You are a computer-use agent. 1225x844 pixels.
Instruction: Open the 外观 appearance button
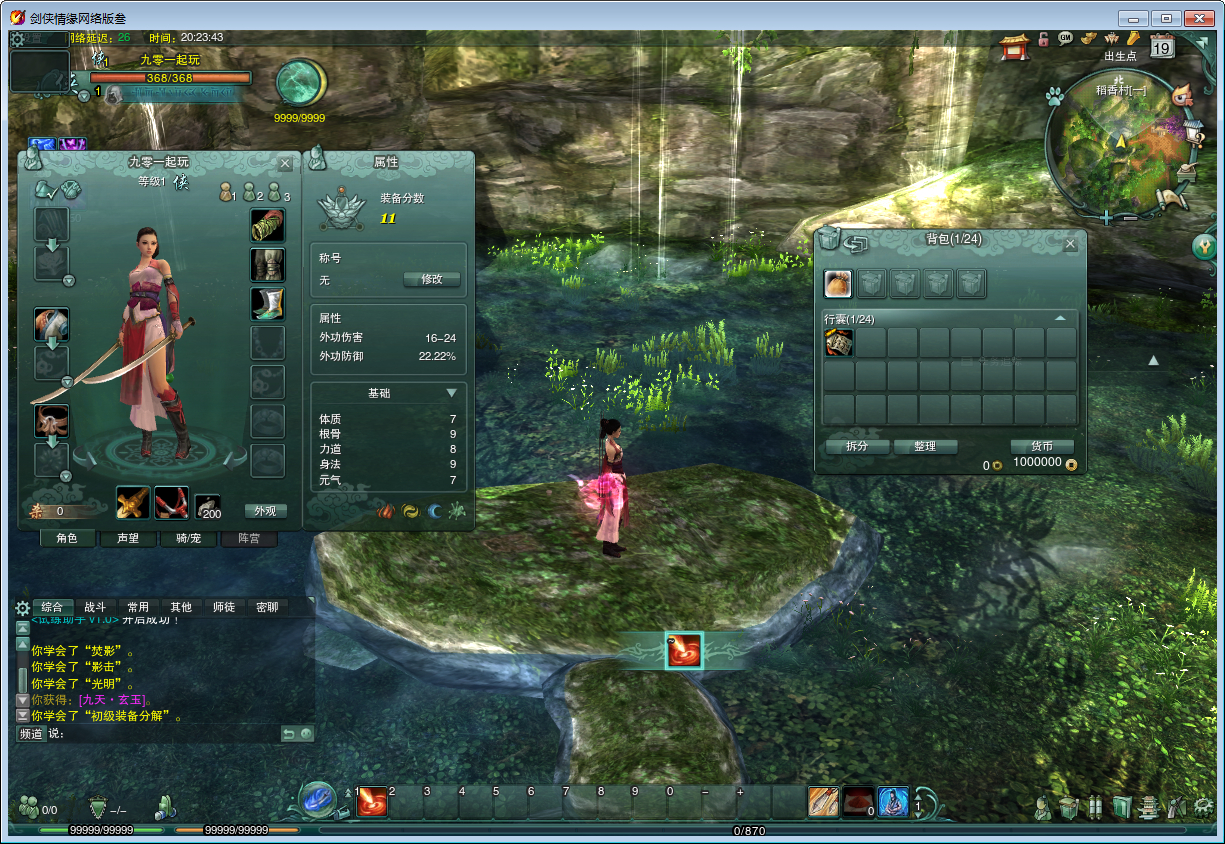coord(265,511)
